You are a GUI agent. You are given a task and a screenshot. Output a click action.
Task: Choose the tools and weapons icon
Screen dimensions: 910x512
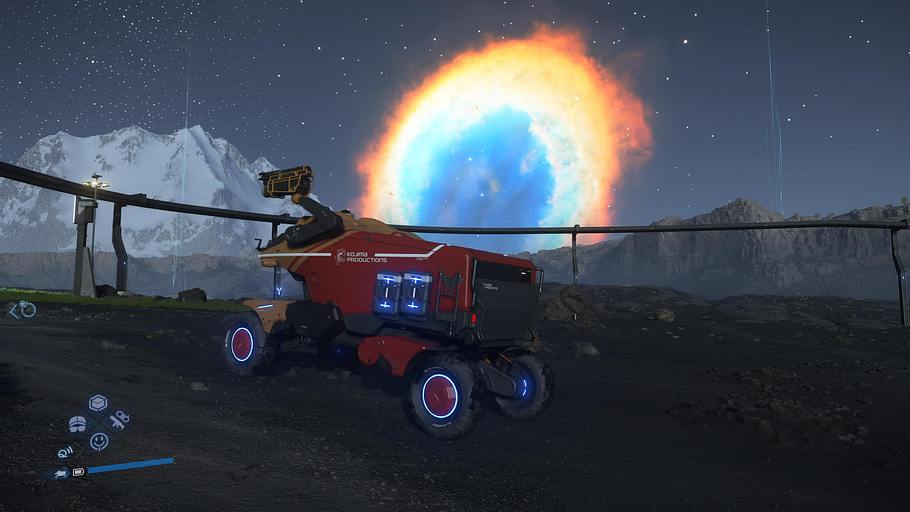(x=119, y=418)
